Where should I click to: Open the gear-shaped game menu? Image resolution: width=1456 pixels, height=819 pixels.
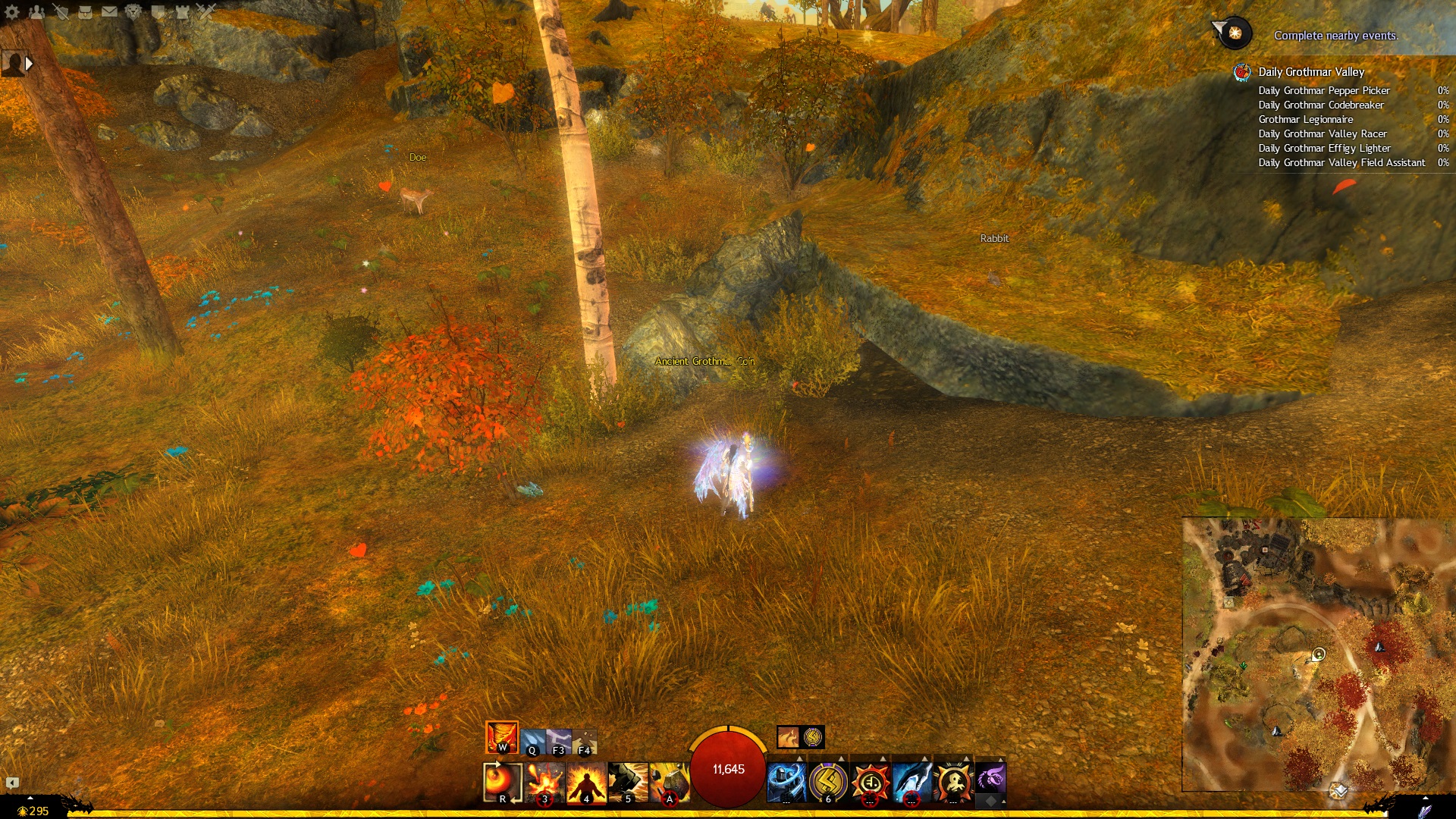12,11
